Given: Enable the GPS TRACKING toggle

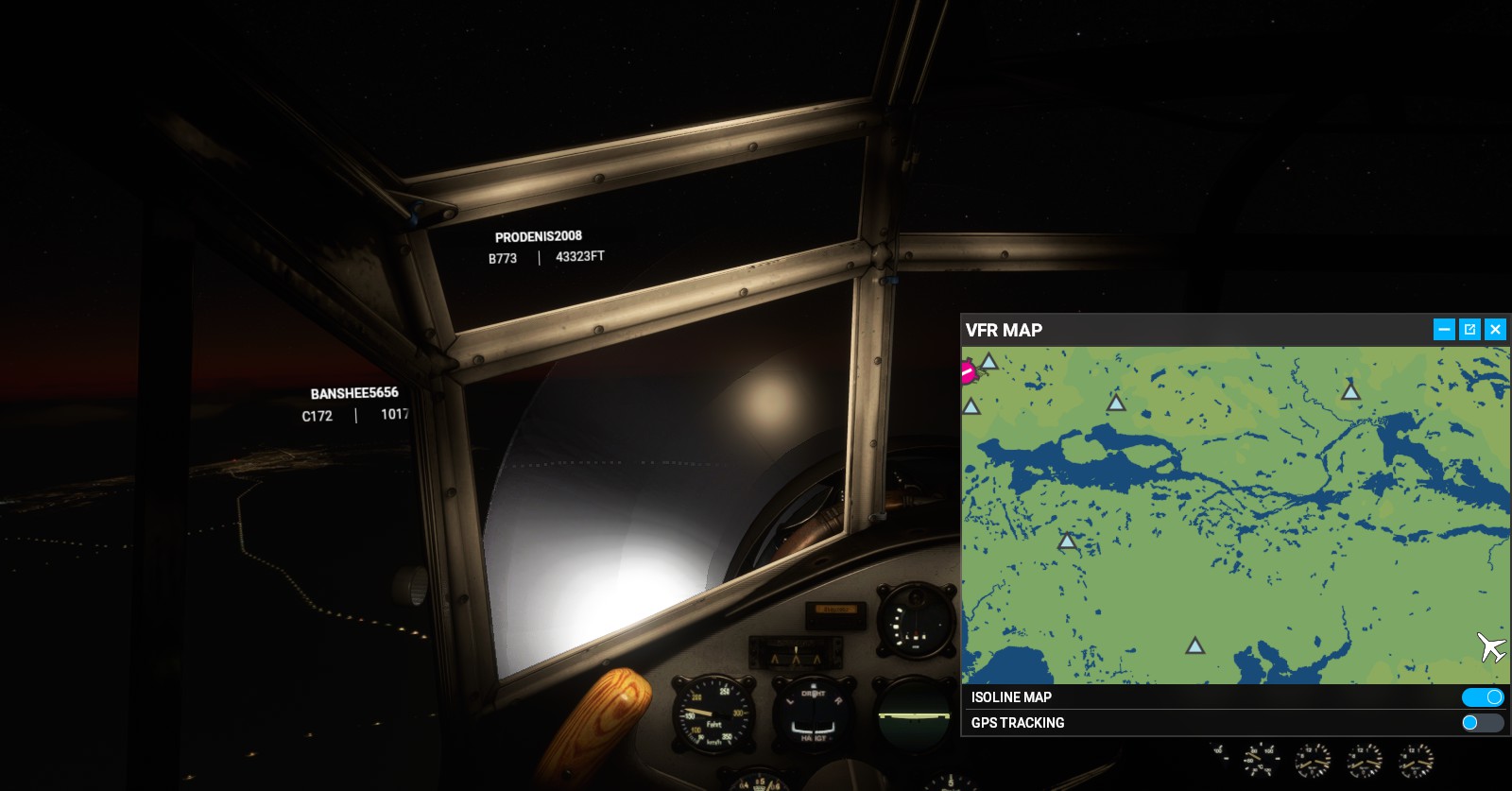Looking at the screenshot, I should point(1482,723).
